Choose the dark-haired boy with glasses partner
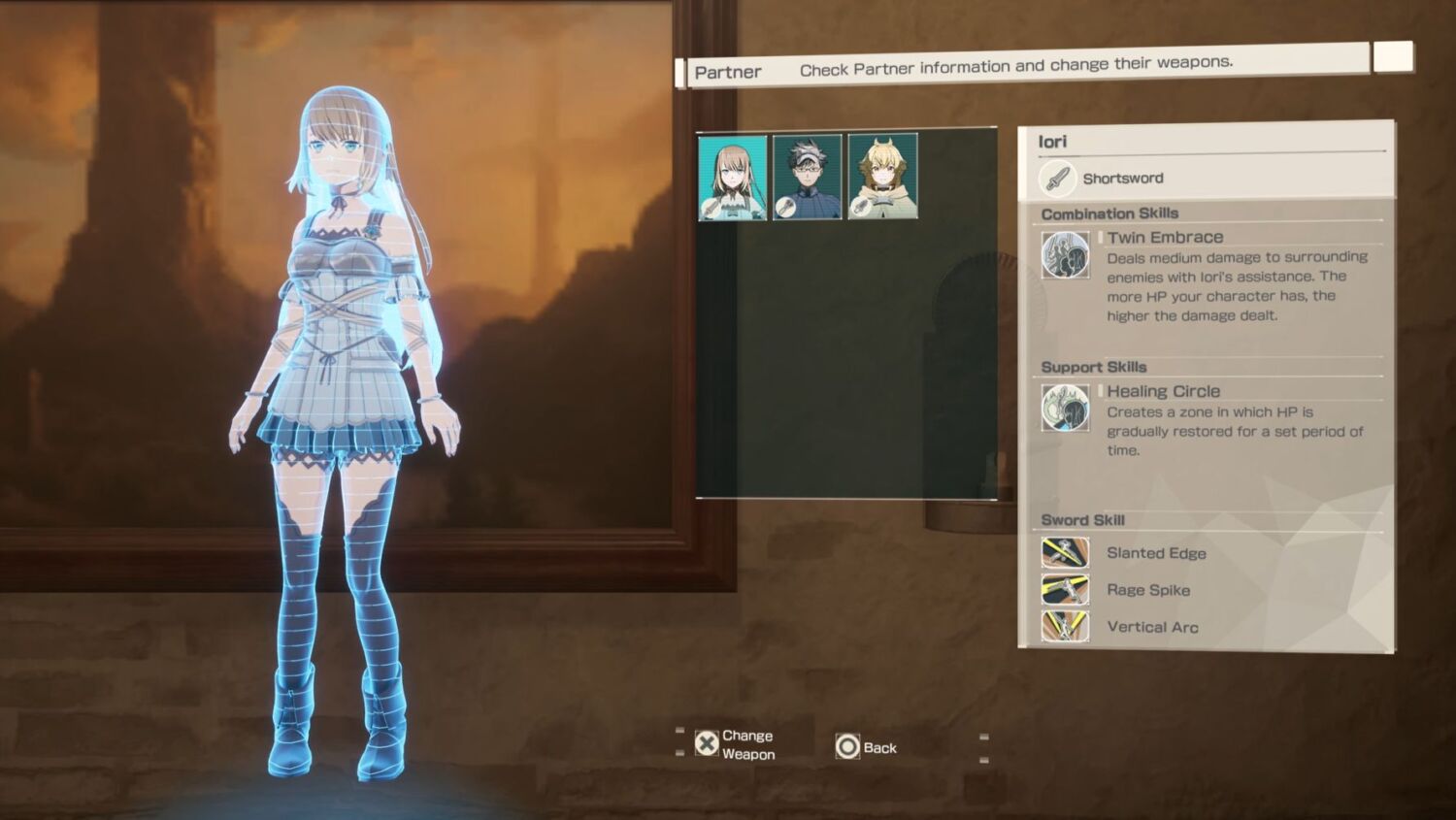The image size is (1456, 820). [x=807, y=178]
